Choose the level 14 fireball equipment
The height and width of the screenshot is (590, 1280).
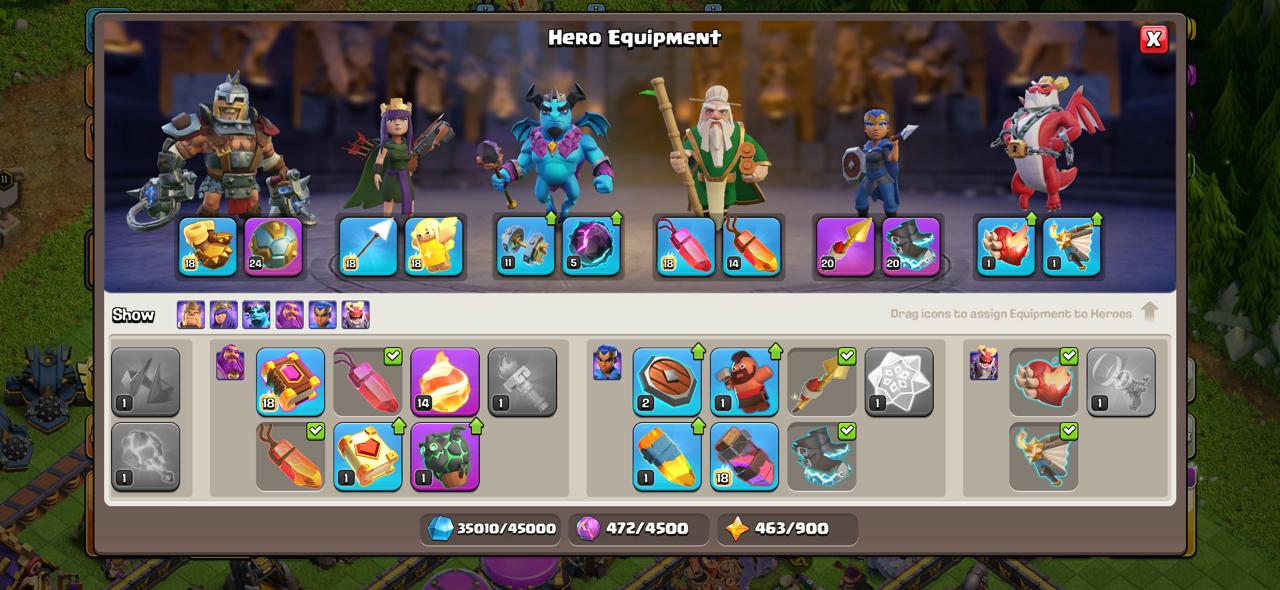pos(445,381)
